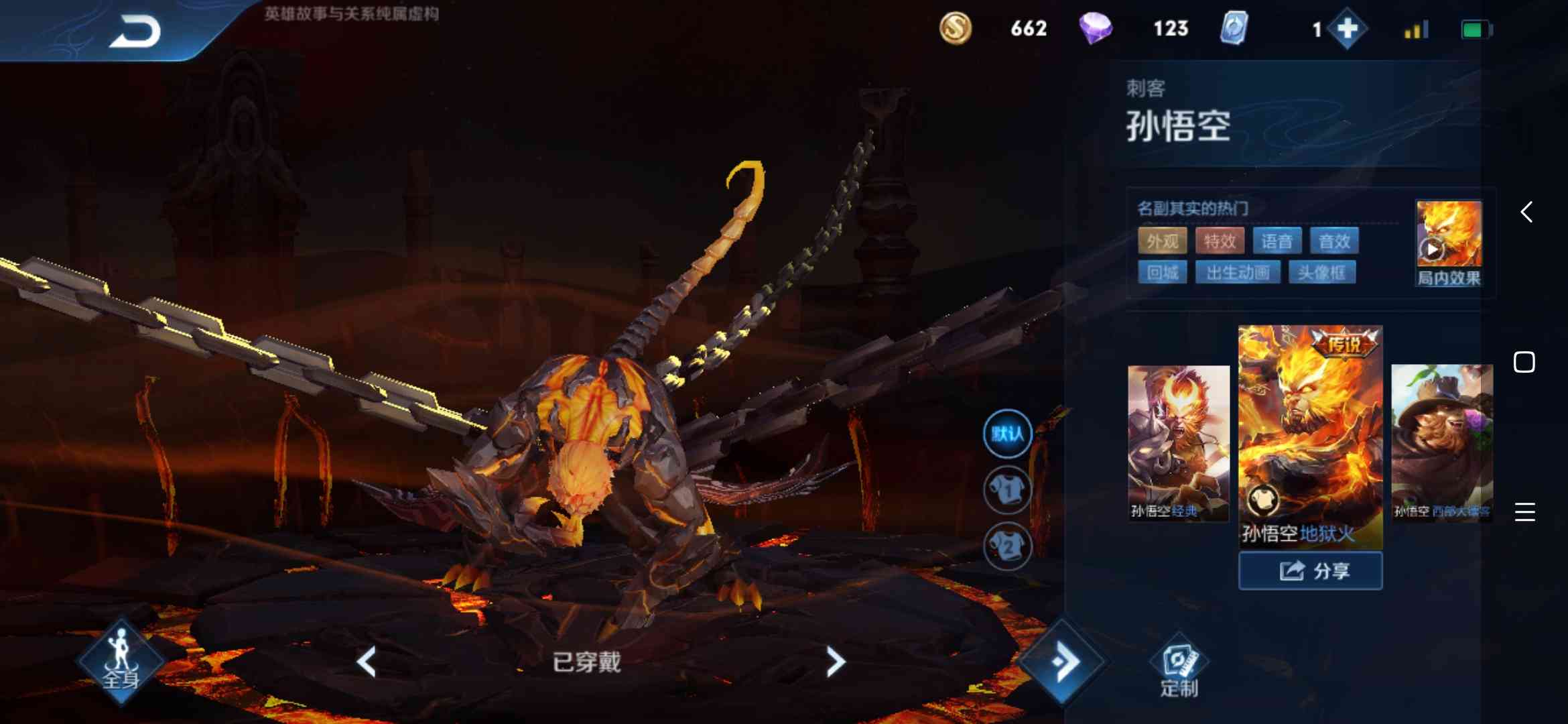The height and width of the screenshot is (724, 1568).
Task: Switch to the 特效 effects tag
Action: (x=1220, y=241)
